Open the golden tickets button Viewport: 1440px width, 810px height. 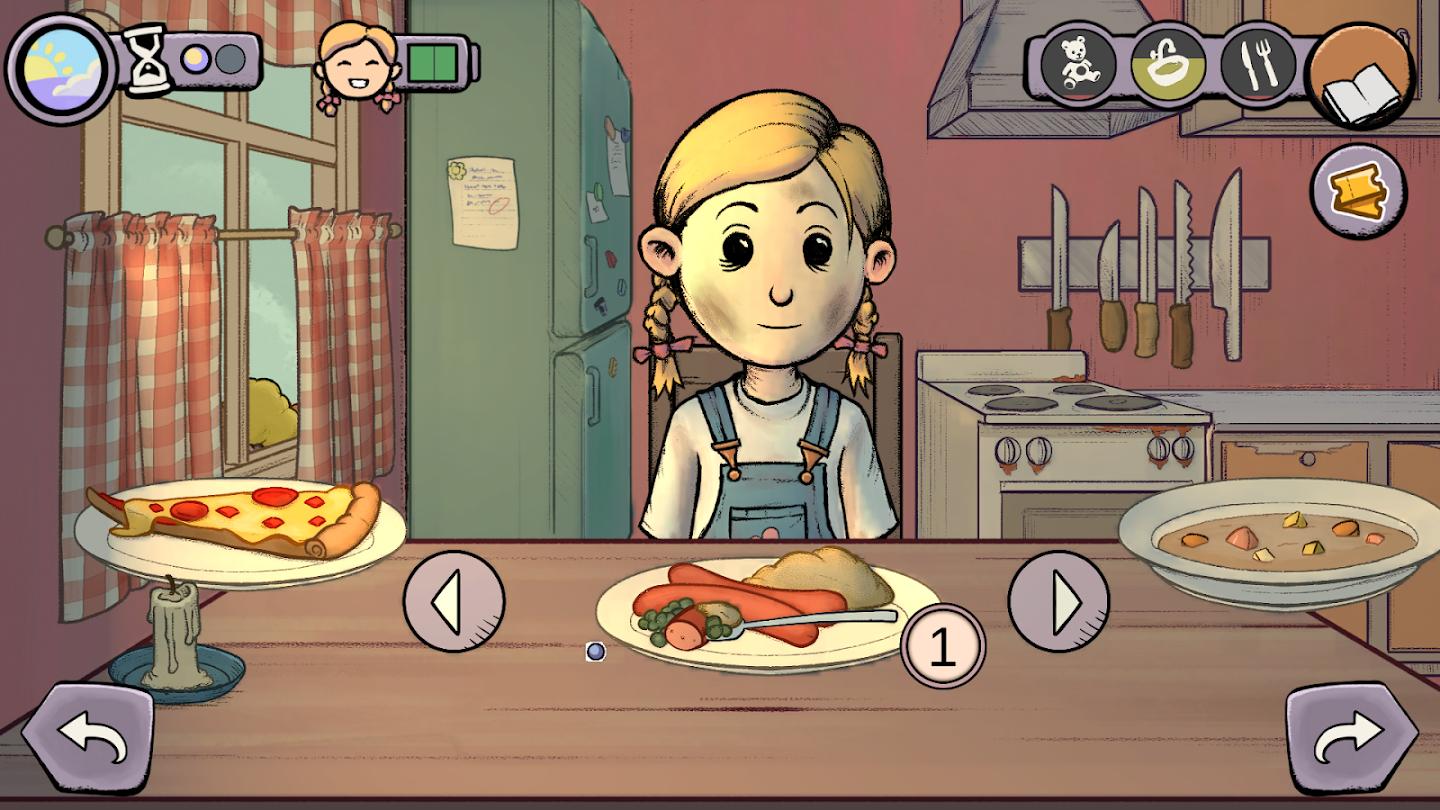click(x=1358, y=191)
